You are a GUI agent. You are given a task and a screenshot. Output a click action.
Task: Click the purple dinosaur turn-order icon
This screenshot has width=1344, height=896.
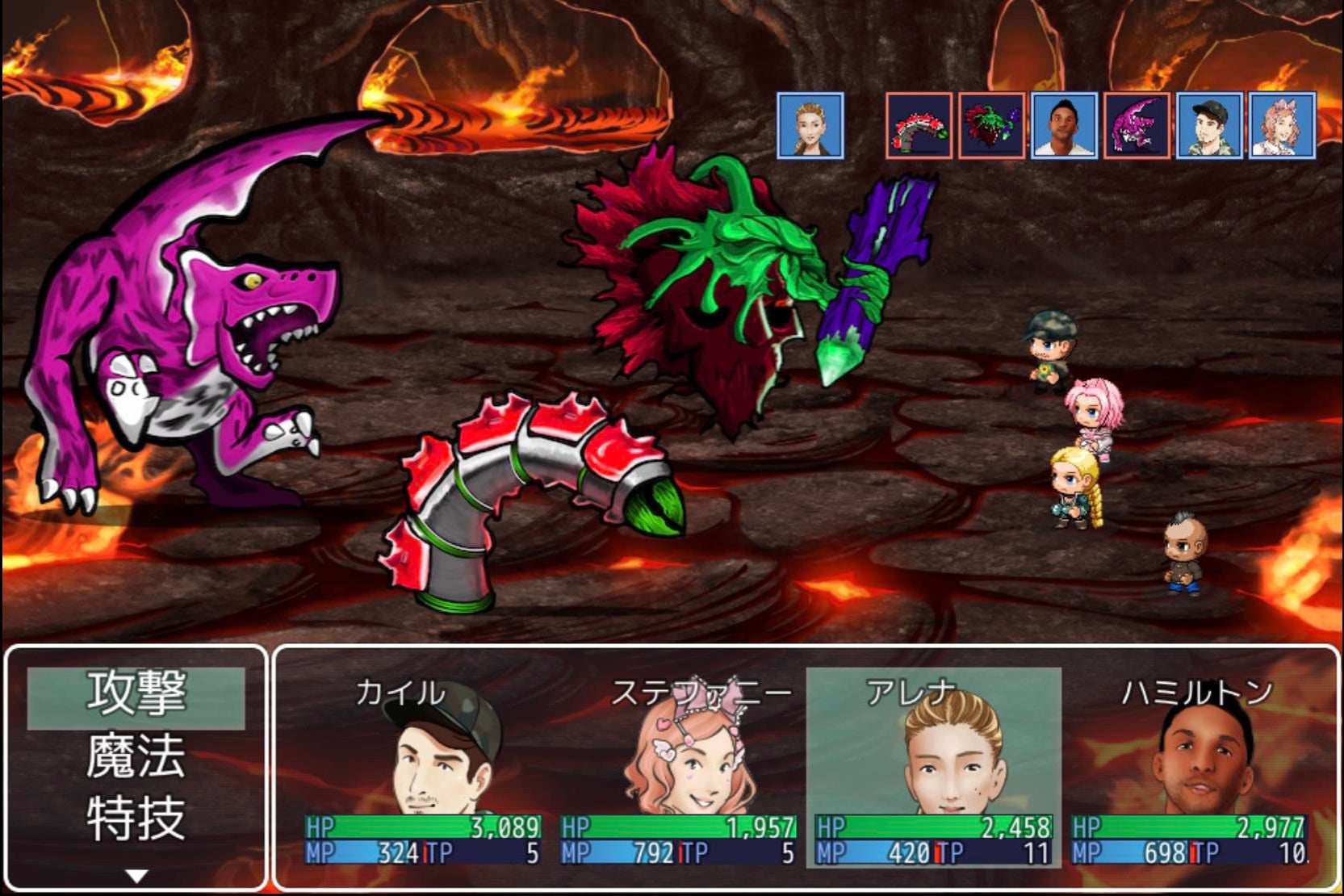1137,125
